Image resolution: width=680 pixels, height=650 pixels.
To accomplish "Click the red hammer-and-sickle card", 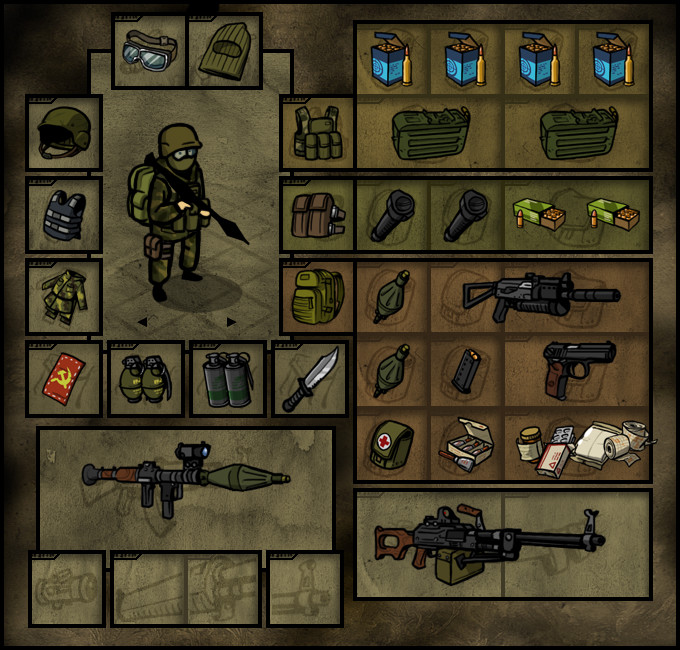I will [x=63, y=379].
